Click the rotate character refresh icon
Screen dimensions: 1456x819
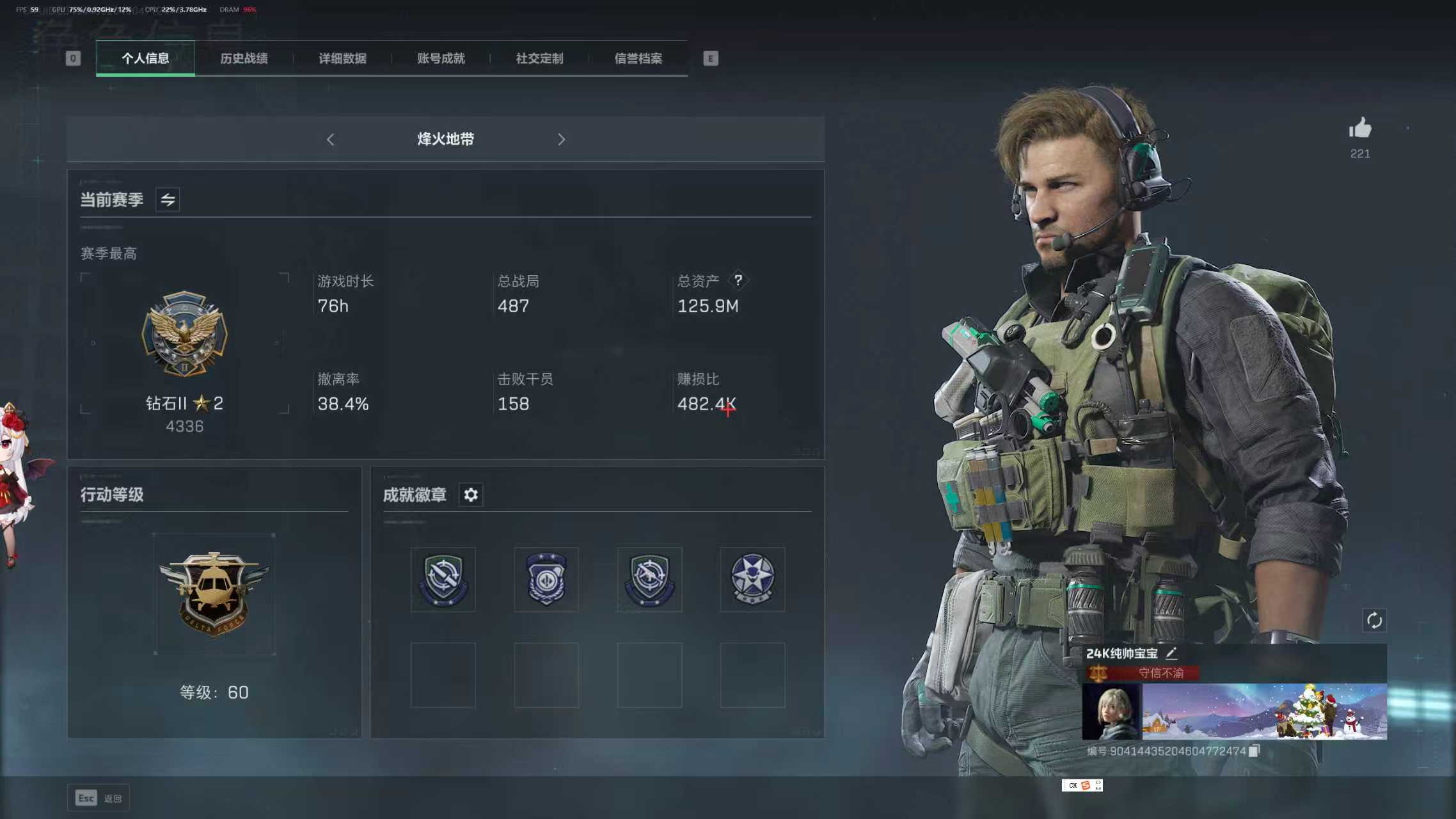(1374, 620)
